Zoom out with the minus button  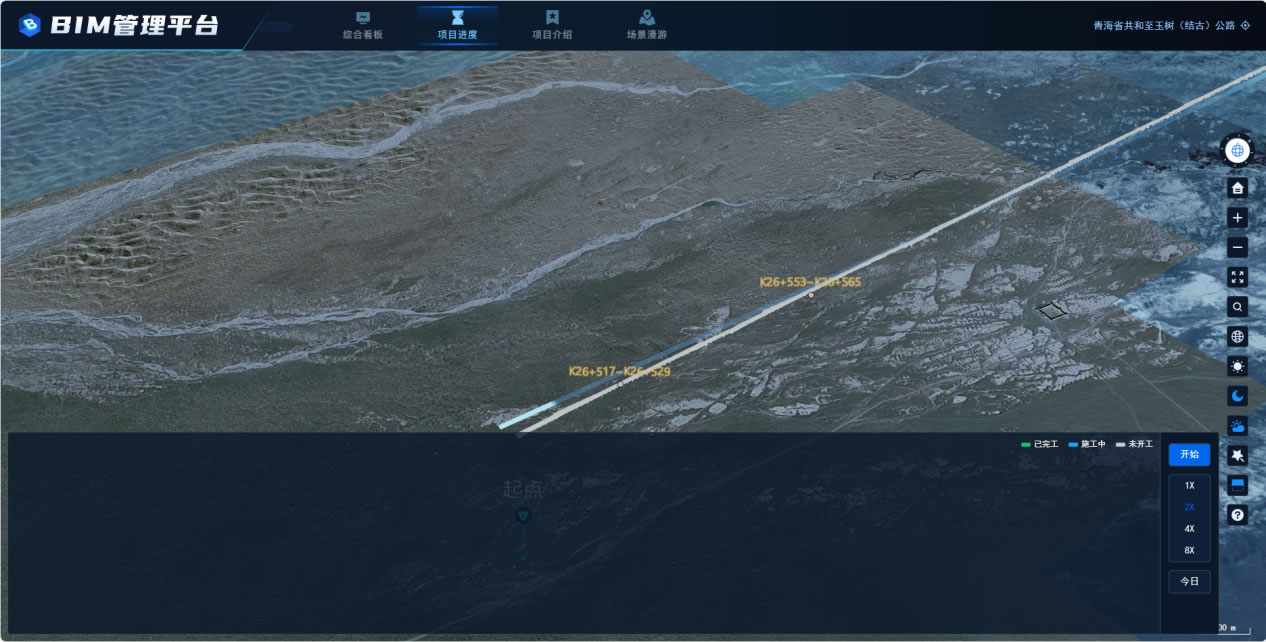pos(1238,247)
